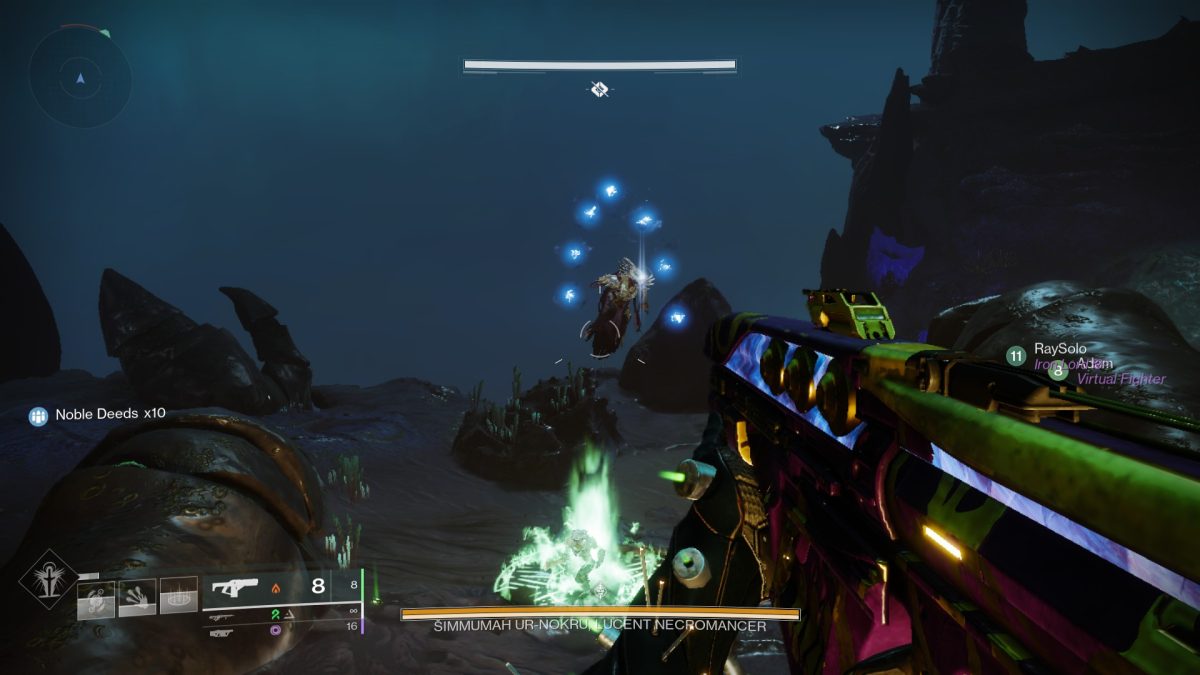
Task: Click the Noble Deeds x10 buff icon
Action: 39,415
